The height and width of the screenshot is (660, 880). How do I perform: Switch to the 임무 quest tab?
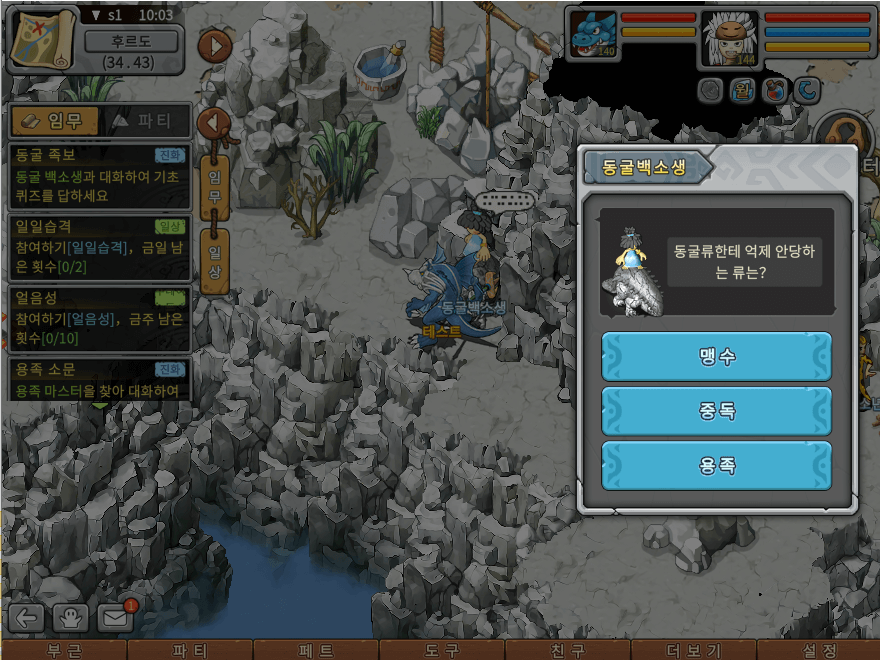coord(54,121)
